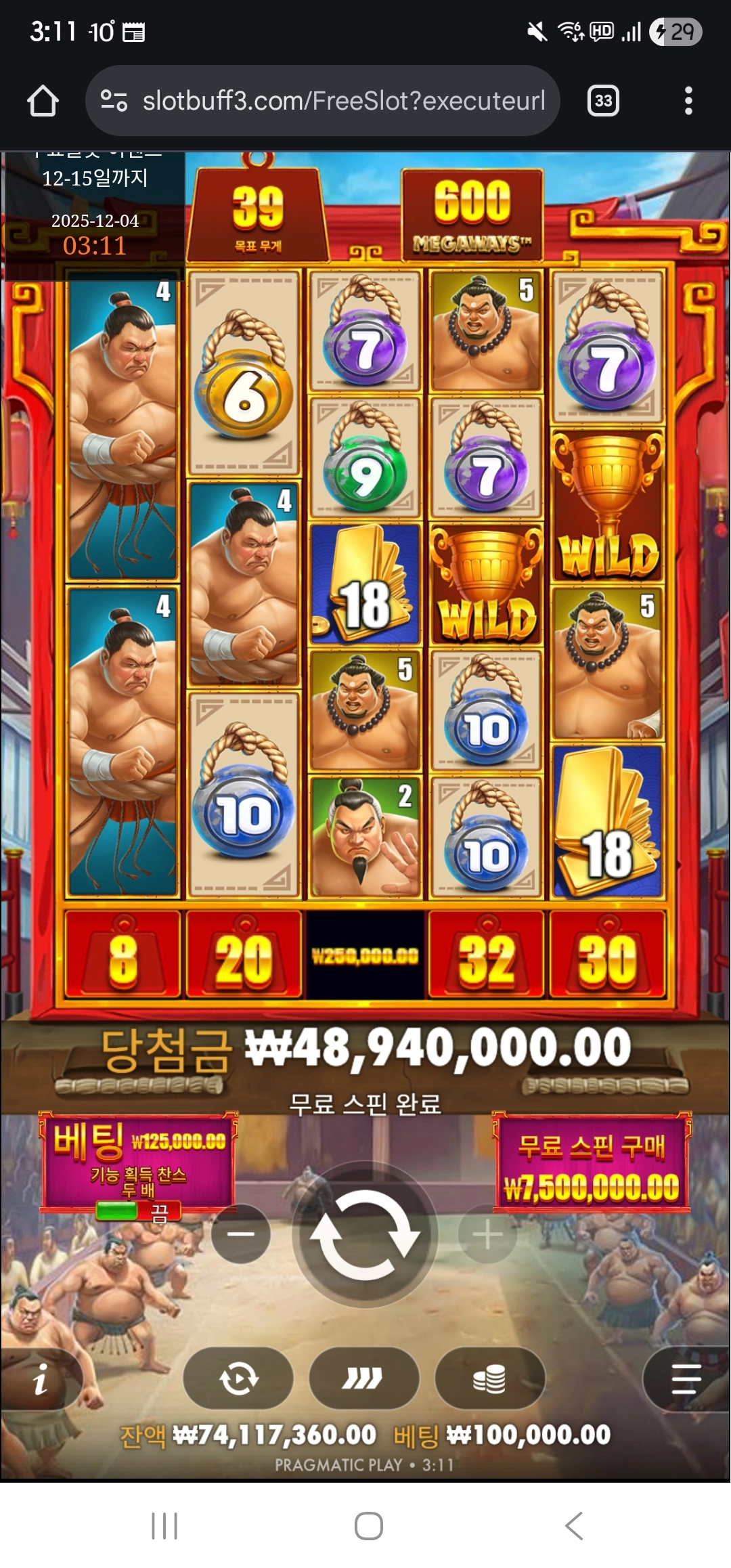Go to the browser home page
The image size is (731, 1568).
[43, 101]
